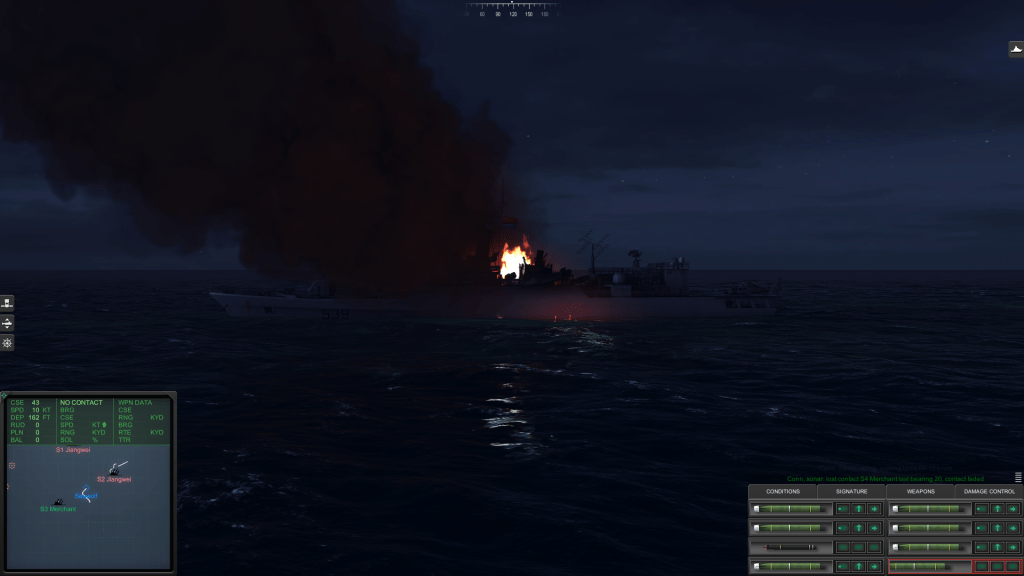Click the submarine icon with arrows on the left
The image size is (1024, 576).
click(x=7, y=323)
